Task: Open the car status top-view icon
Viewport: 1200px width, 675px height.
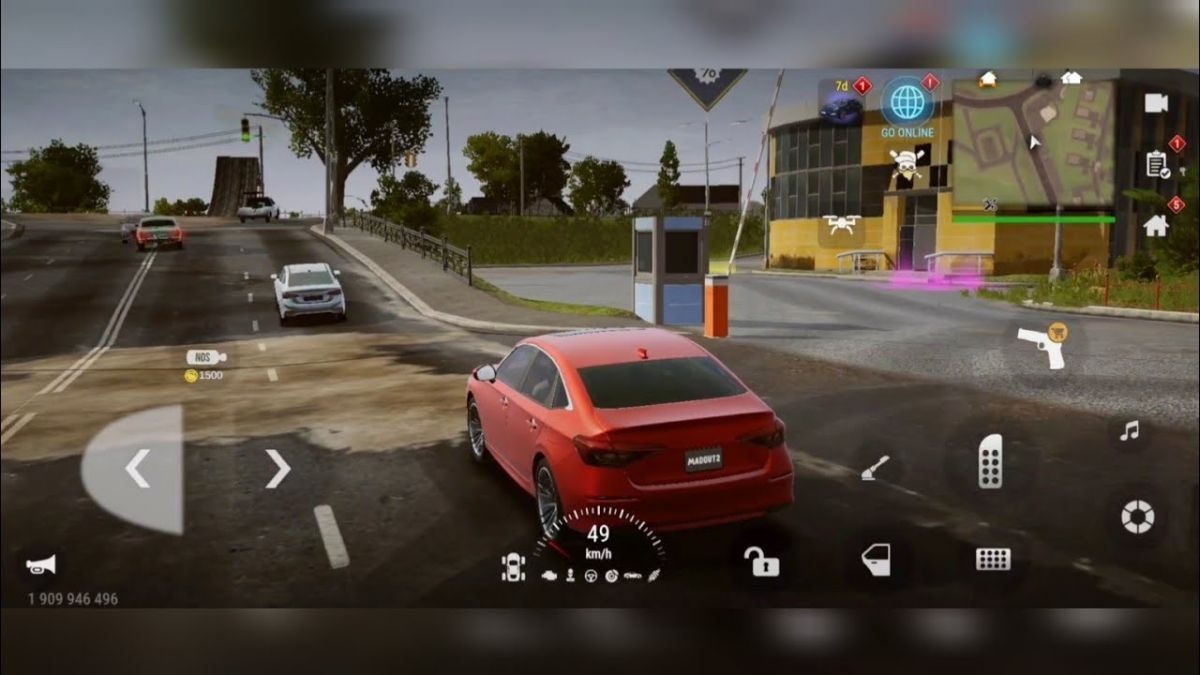Action: click(513, 567)
